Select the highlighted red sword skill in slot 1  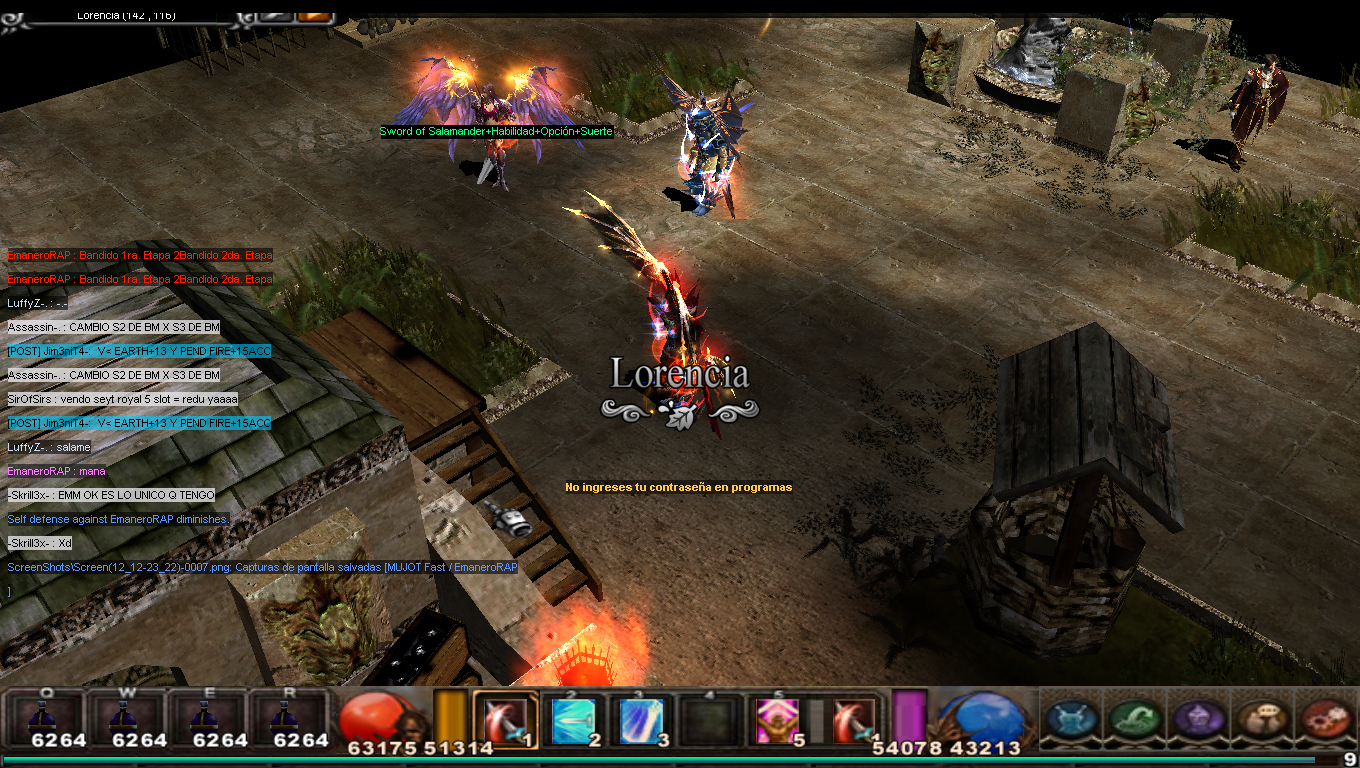click(505, 720)
